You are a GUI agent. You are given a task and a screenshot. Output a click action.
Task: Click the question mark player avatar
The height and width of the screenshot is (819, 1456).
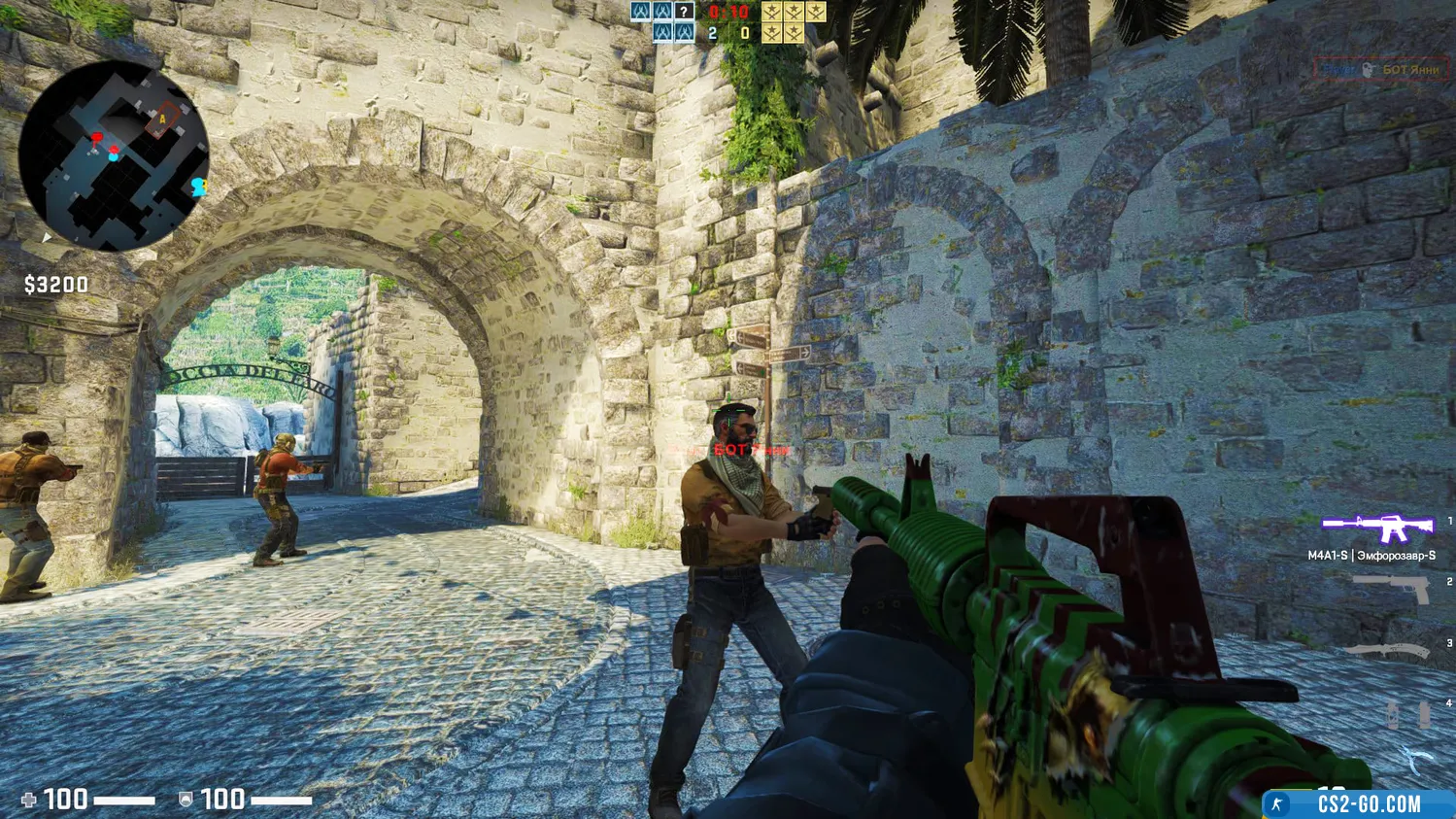[685, 12]
